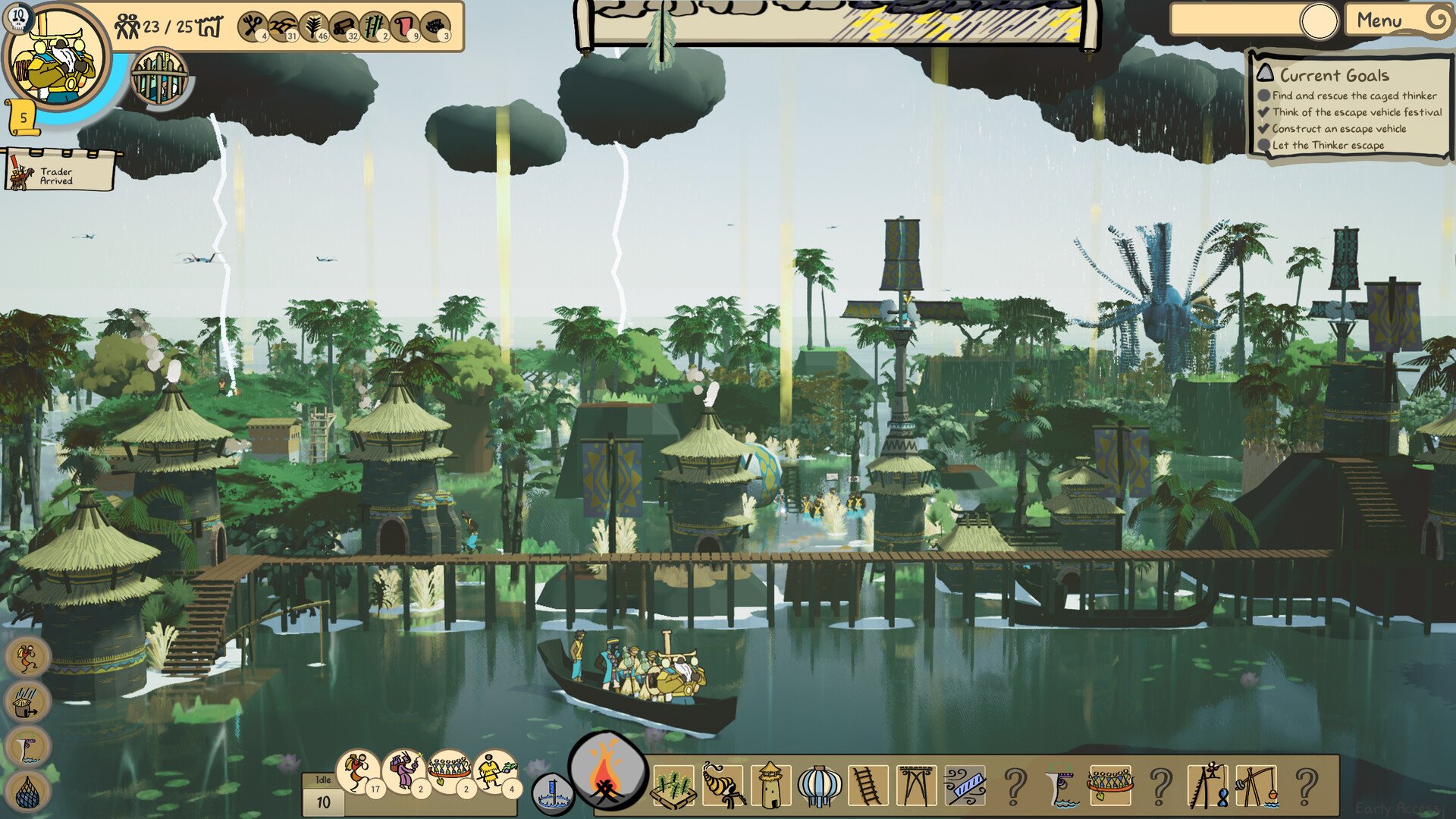Screen dimensions: 1456x819
Task: Click the boat with crew build icon
Action: [1110, 786]
